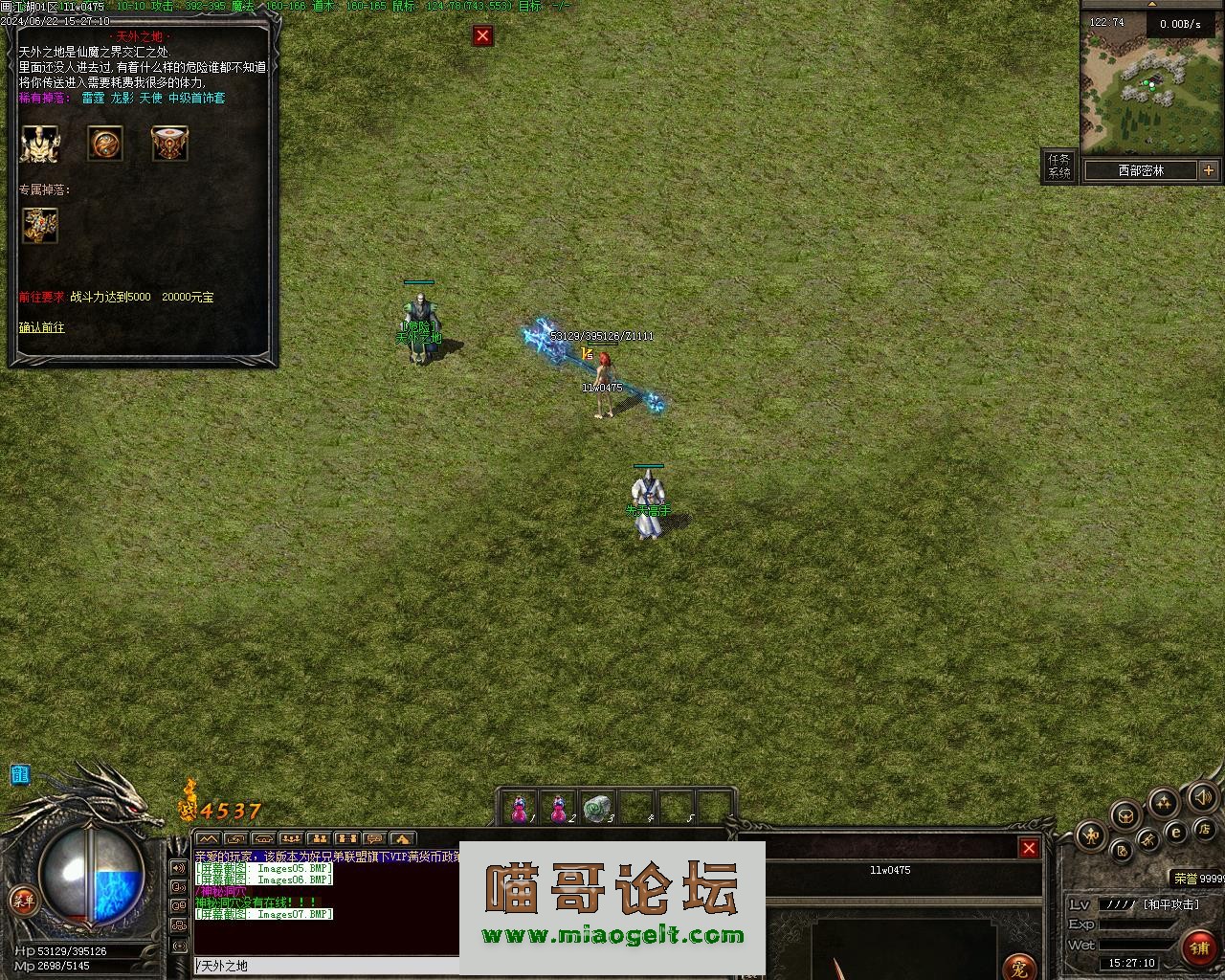Use the green stone in slot 3

click(x=598, y=810)
